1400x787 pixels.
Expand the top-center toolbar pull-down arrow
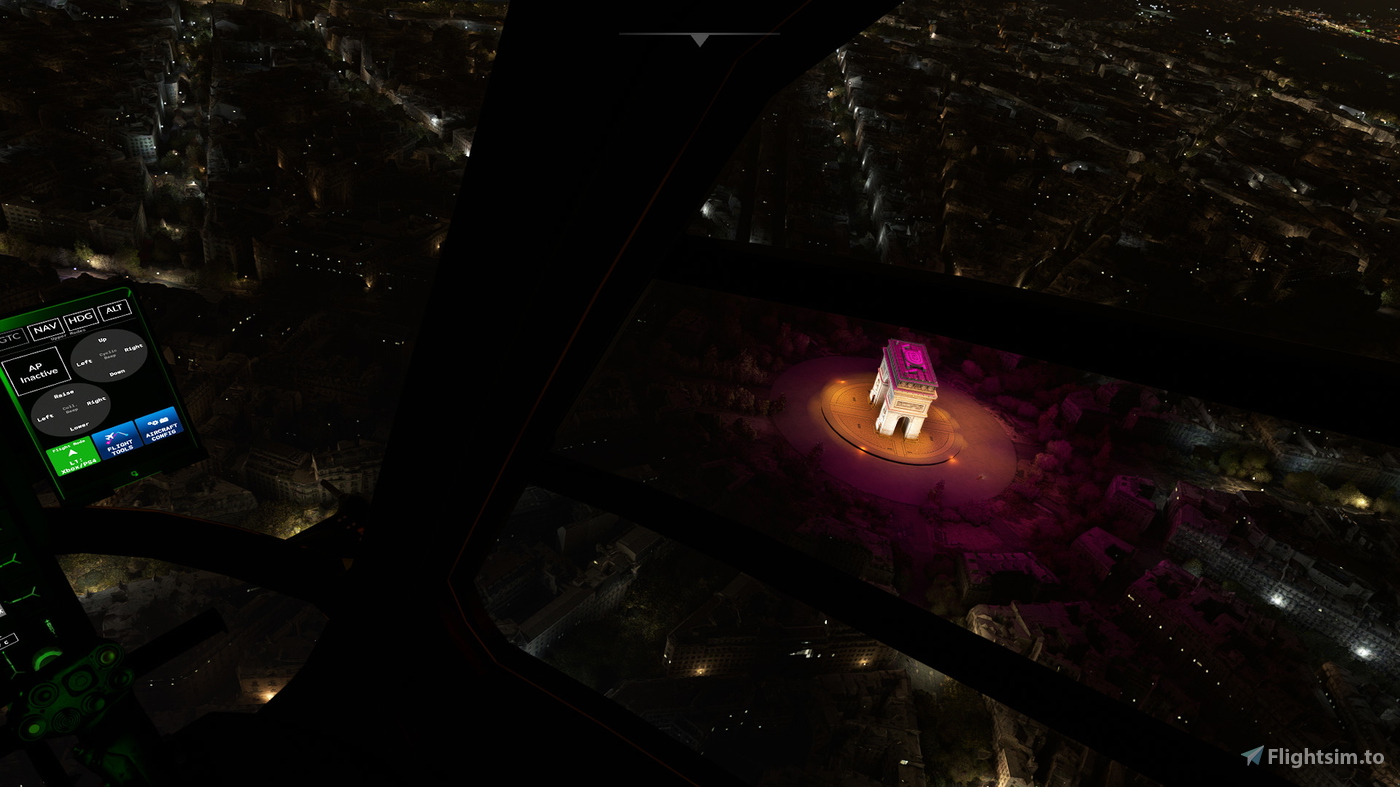pyautogui.click(x=698, y=40)
